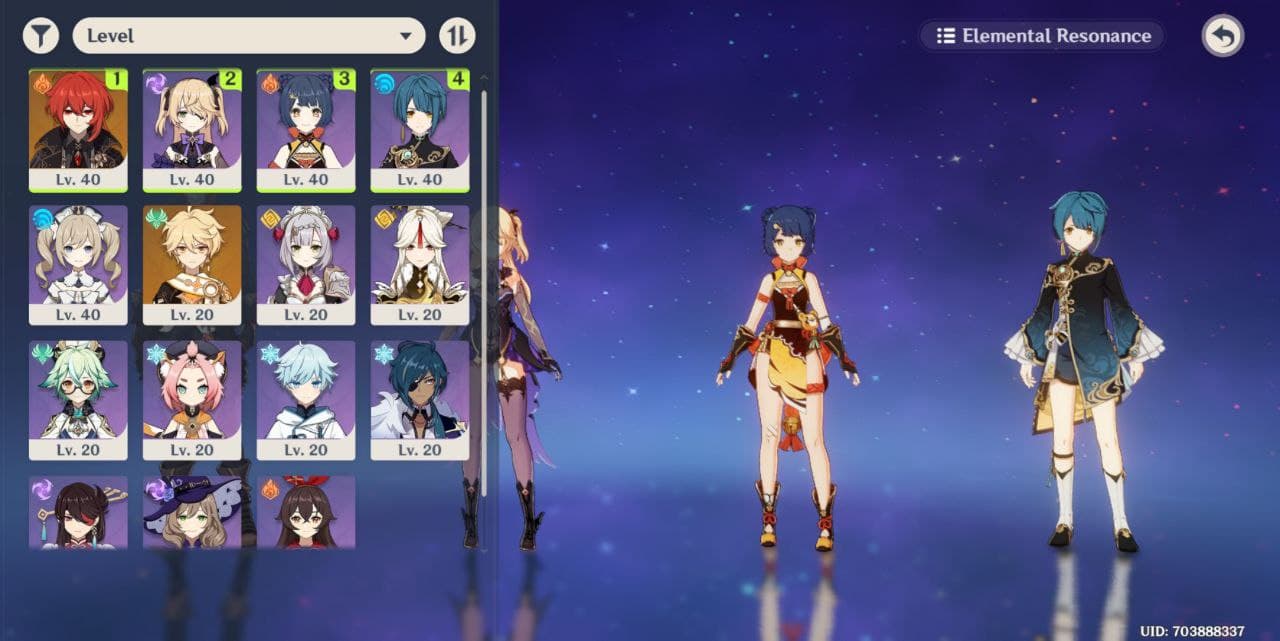Open the character filter funnel
1280x641 pixels.
pyautogui.click(x=40, y=36)
